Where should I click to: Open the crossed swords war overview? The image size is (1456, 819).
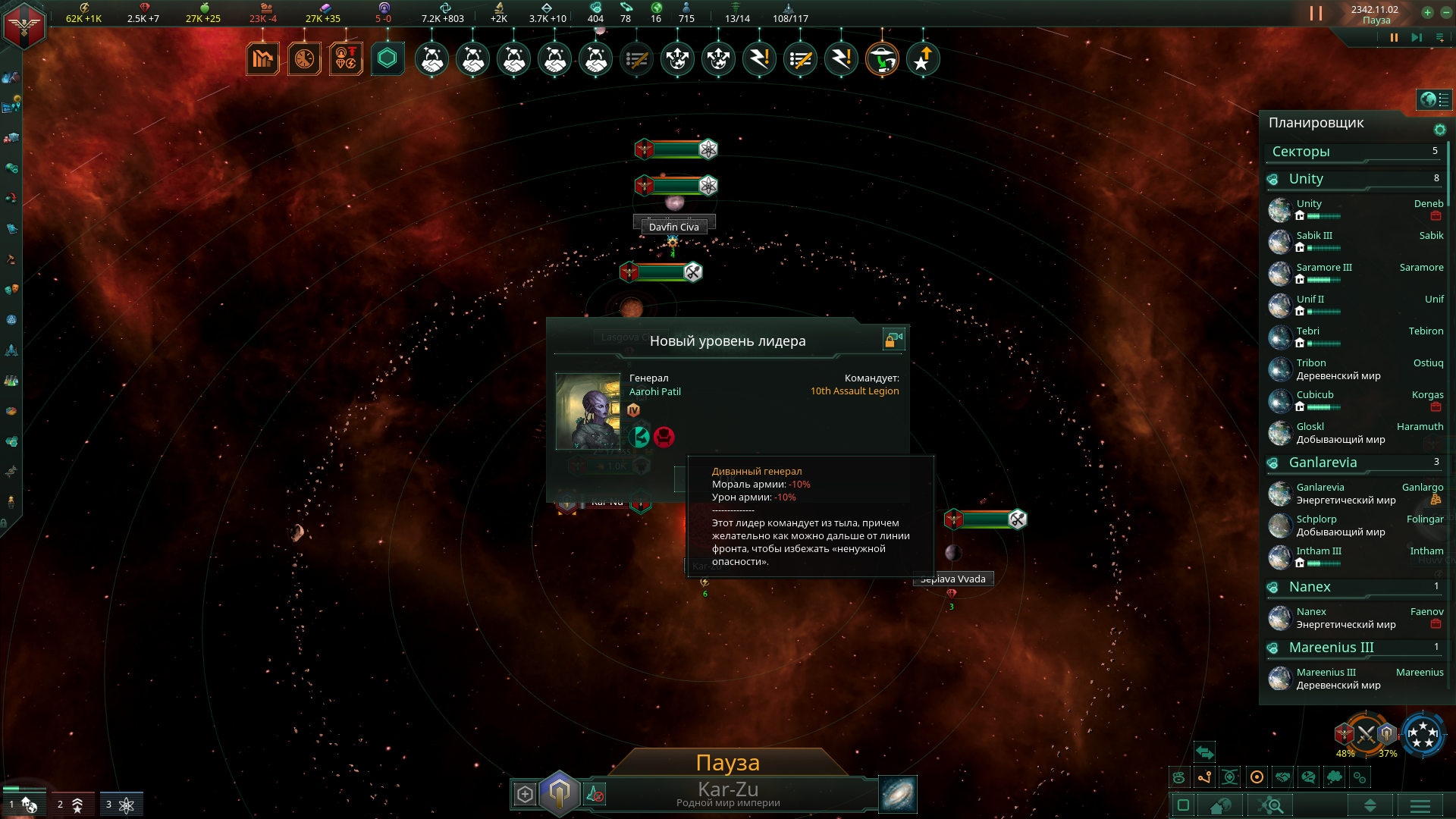coord(1366,733)
